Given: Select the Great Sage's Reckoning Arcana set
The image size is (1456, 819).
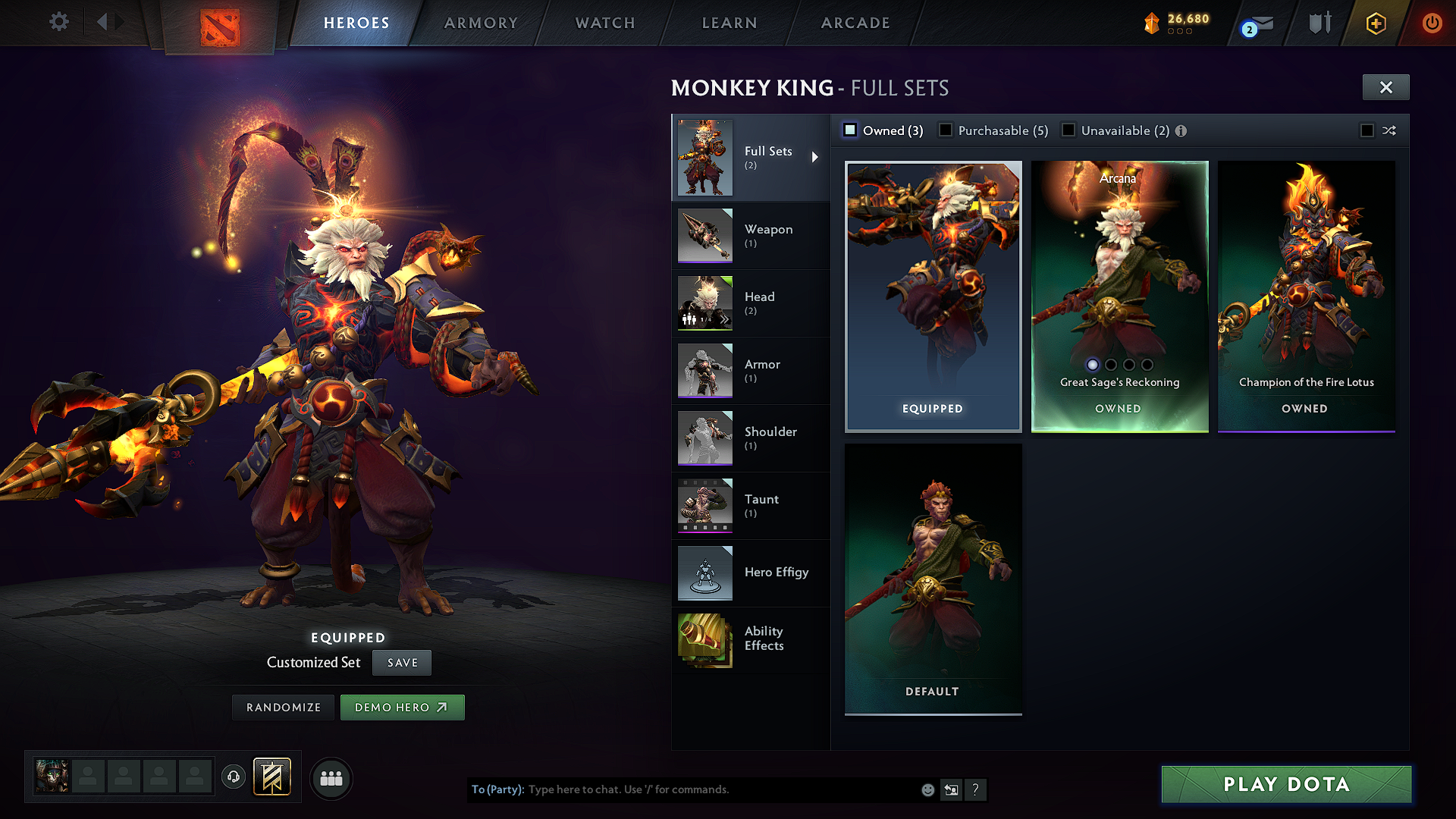Looking at the screenshot, I should (1119, 296).
